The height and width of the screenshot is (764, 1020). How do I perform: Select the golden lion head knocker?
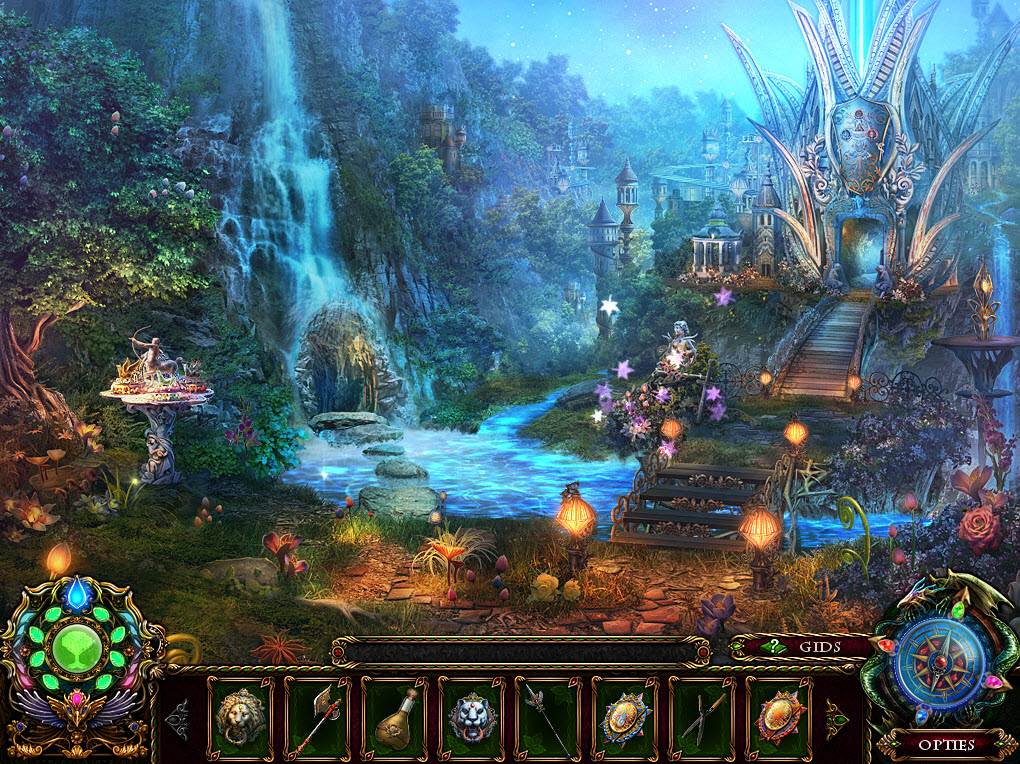click(x=241, y=717)
